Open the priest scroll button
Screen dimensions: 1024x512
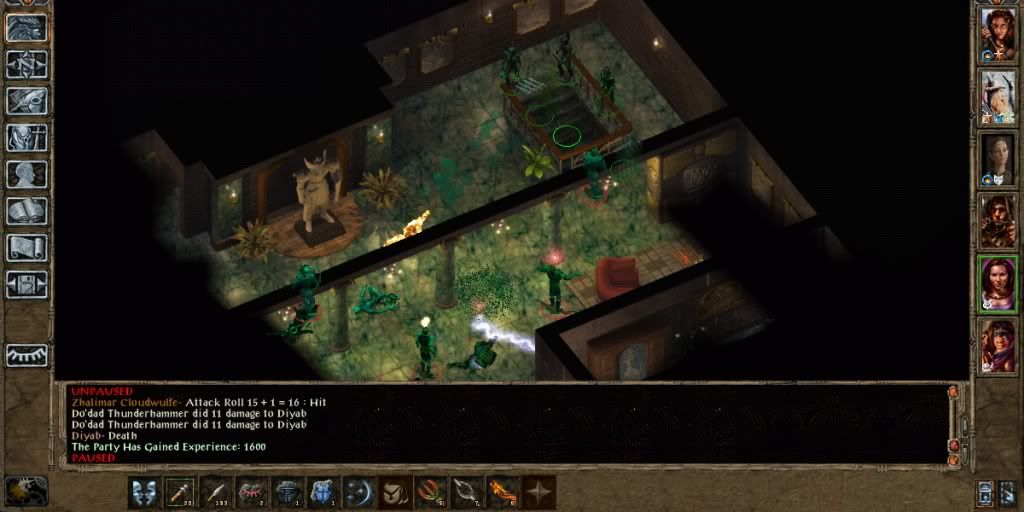pos(27,247)
